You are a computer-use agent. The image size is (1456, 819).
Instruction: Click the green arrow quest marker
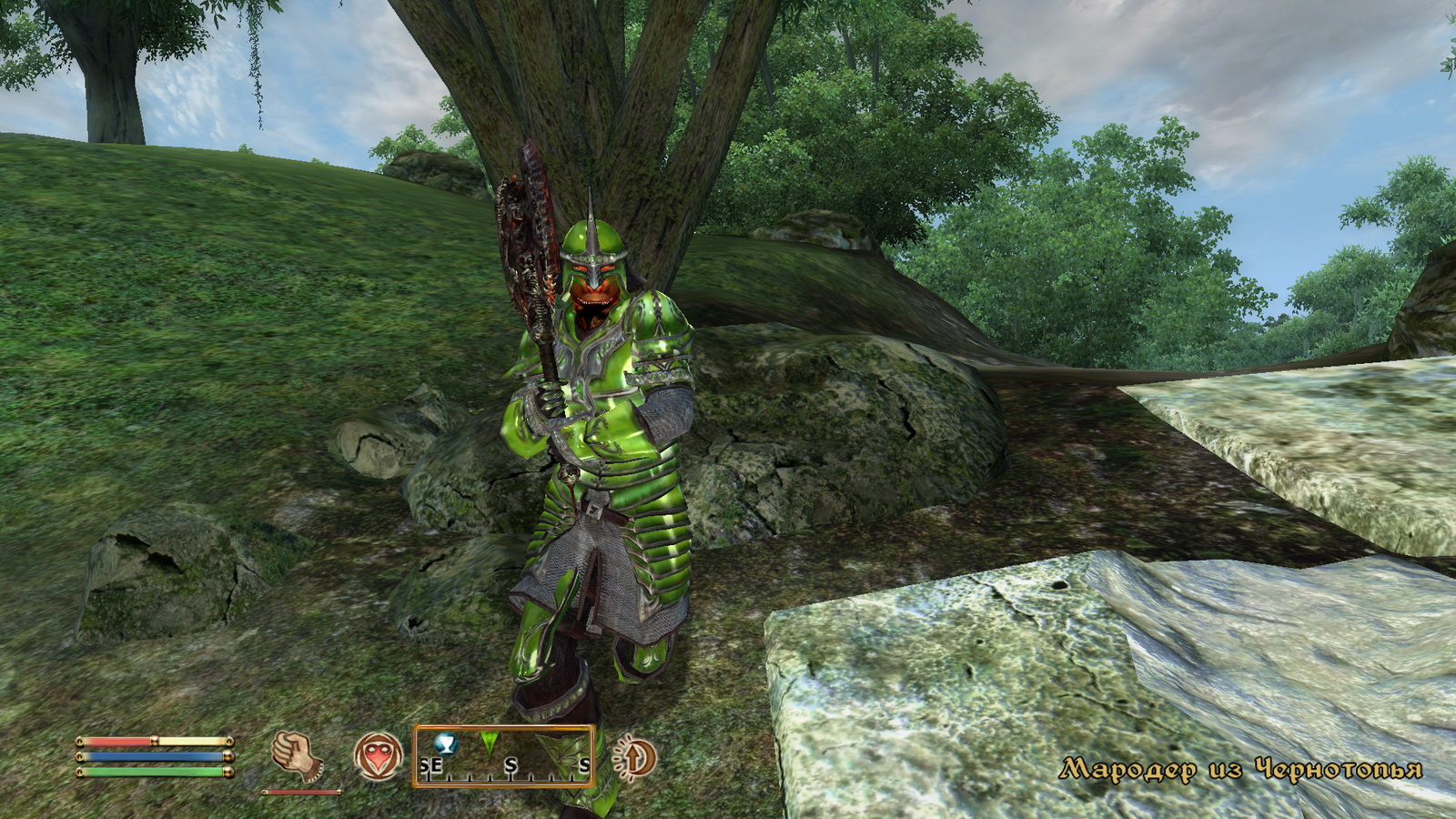point(489,743)
